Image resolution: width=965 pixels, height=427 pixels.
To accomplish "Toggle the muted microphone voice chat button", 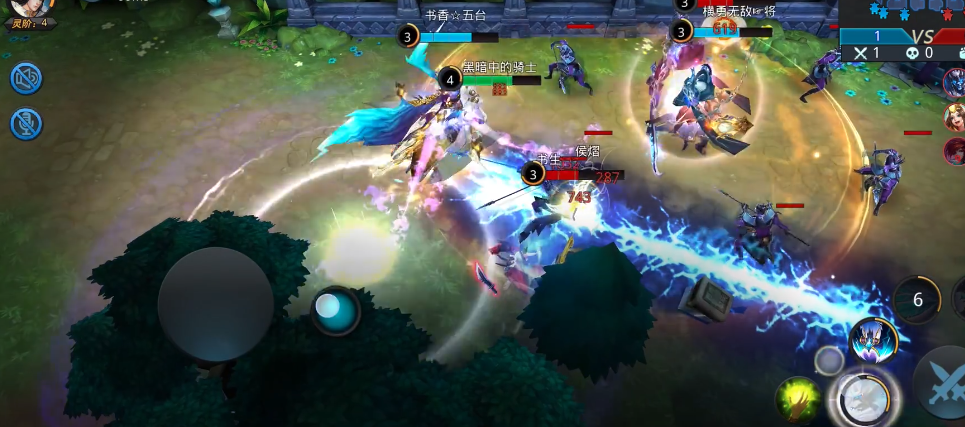I will (26, 123).
